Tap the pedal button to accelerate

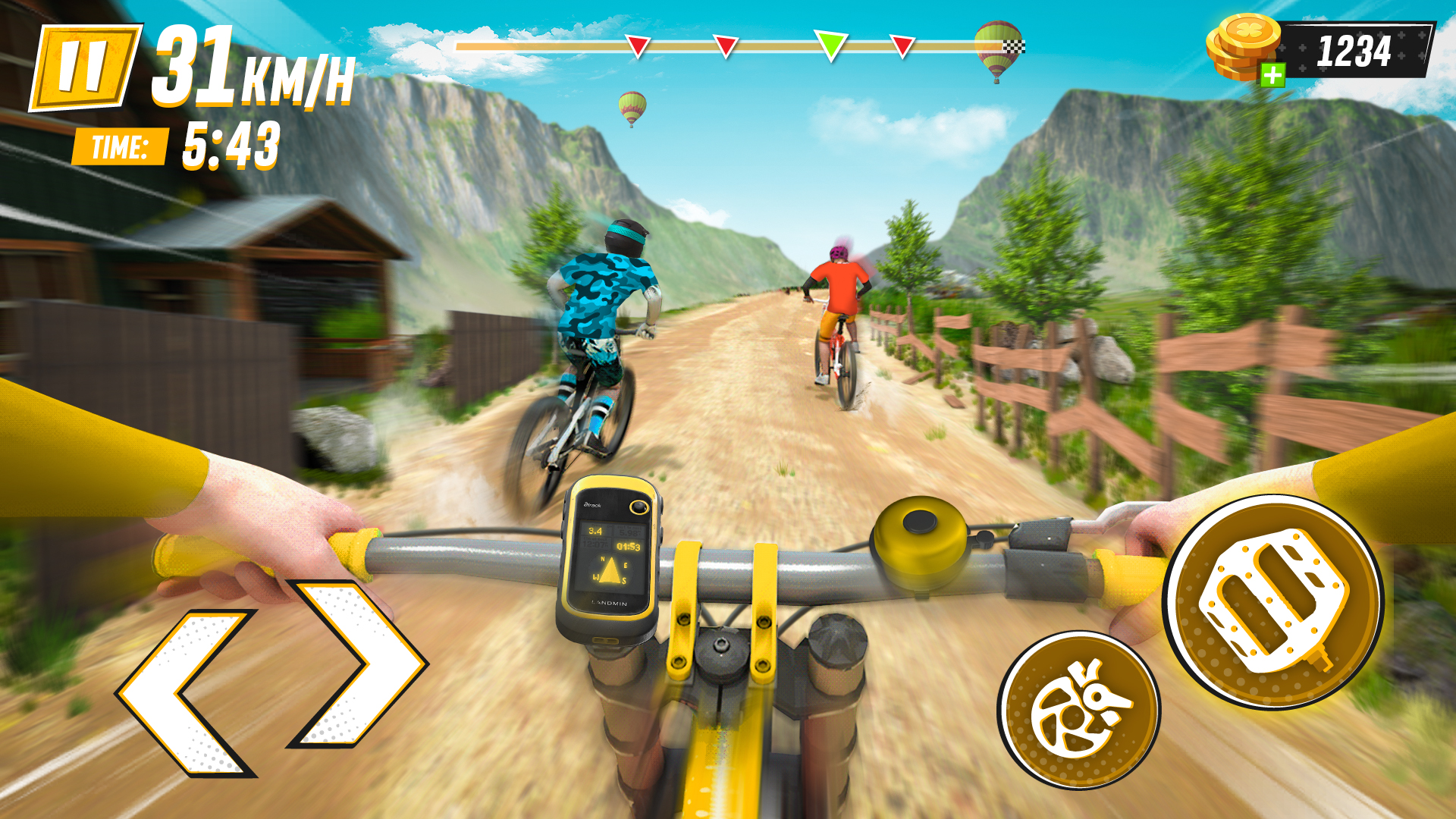point(1273,602)
